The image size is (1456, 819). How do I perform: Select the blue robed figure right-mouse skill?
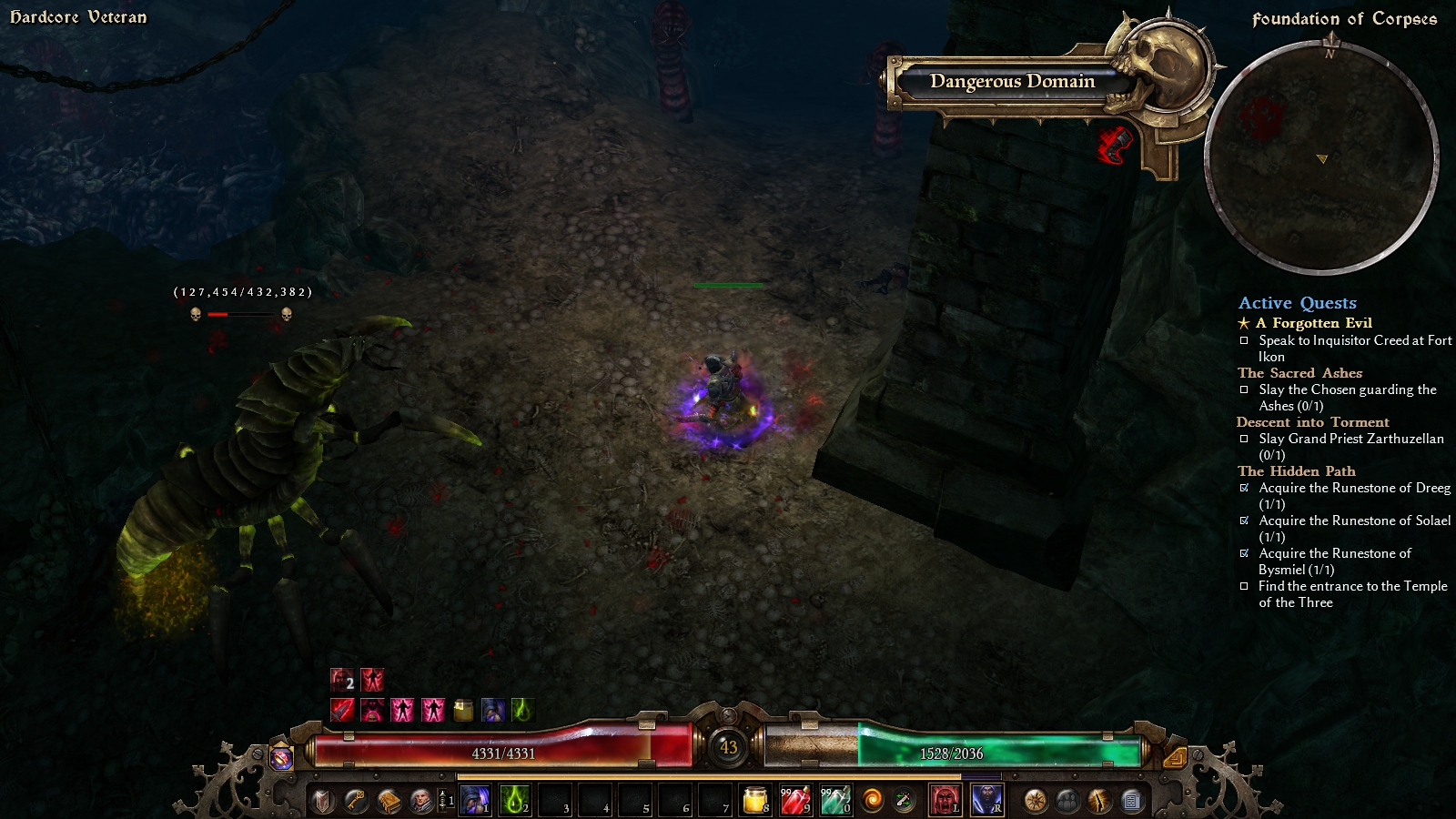point(986,801)
